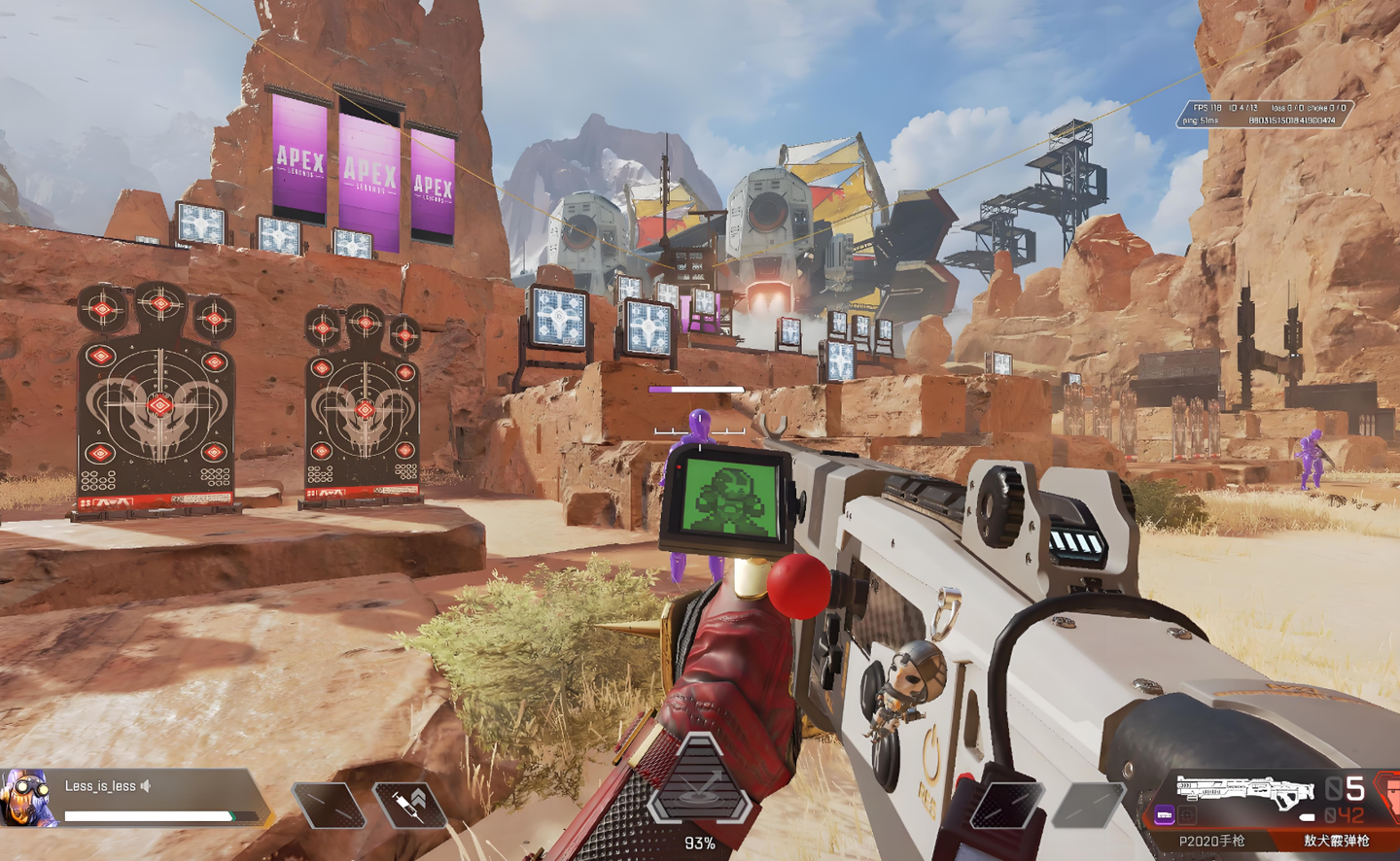This screenshot has width=1400, height=861.
Task: Click the shotgun silhouette weapon icon
Action: pyautogui.click(x=1244, y=788)
